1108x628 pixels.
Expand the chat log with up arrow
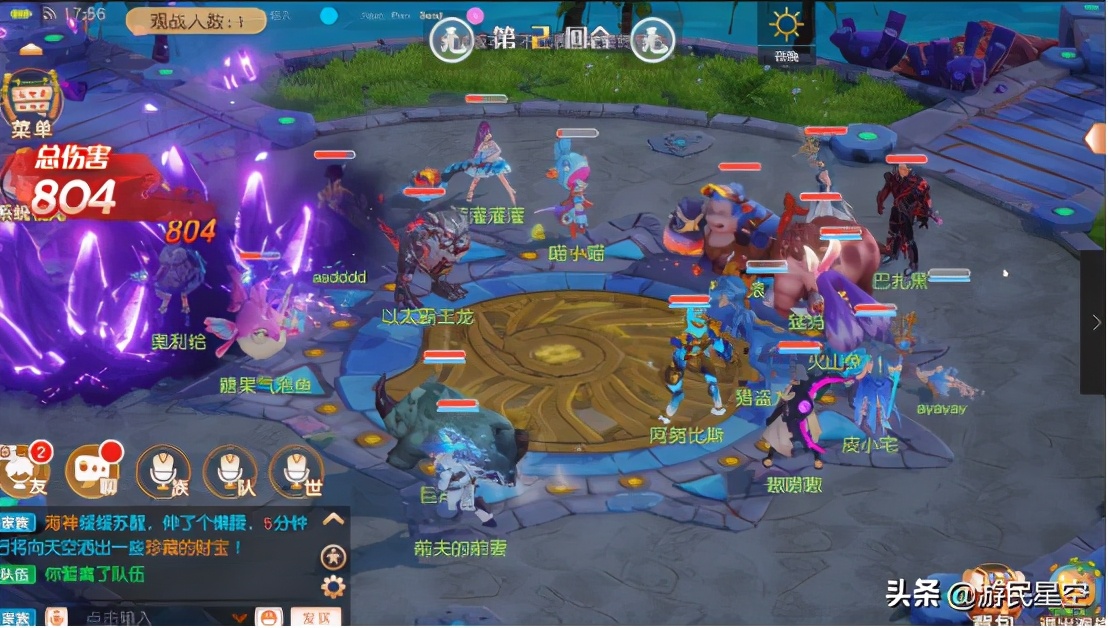pyautogui.click(x=334, y=519)
